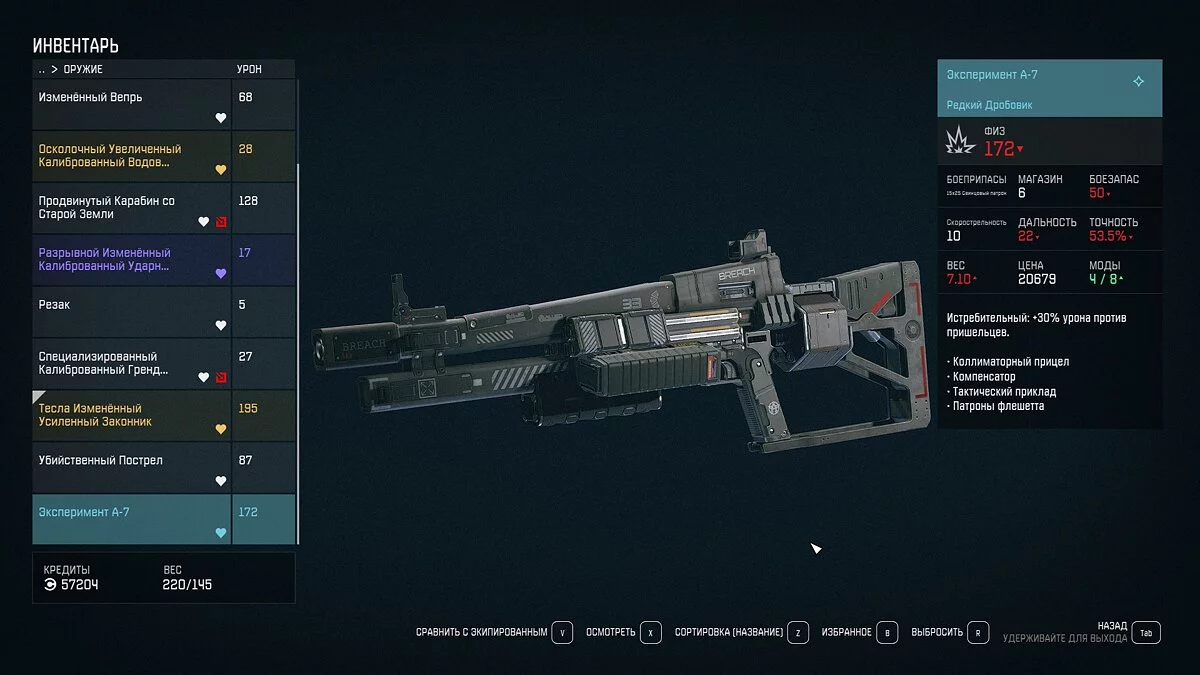Select the Резак weapon row

tap(132, 312)
